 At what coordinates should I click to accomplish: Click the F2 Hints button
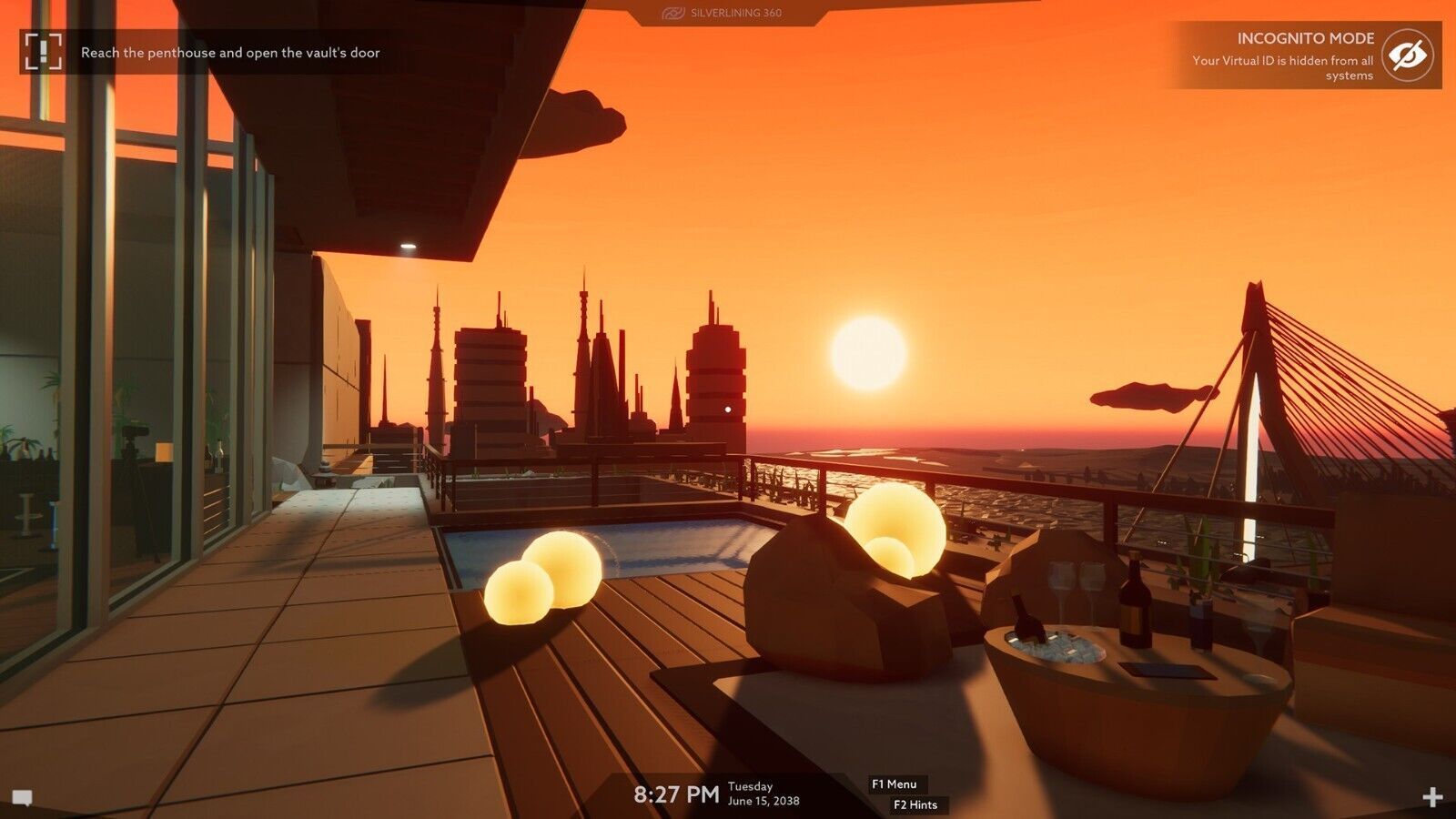tap(917, 804)
